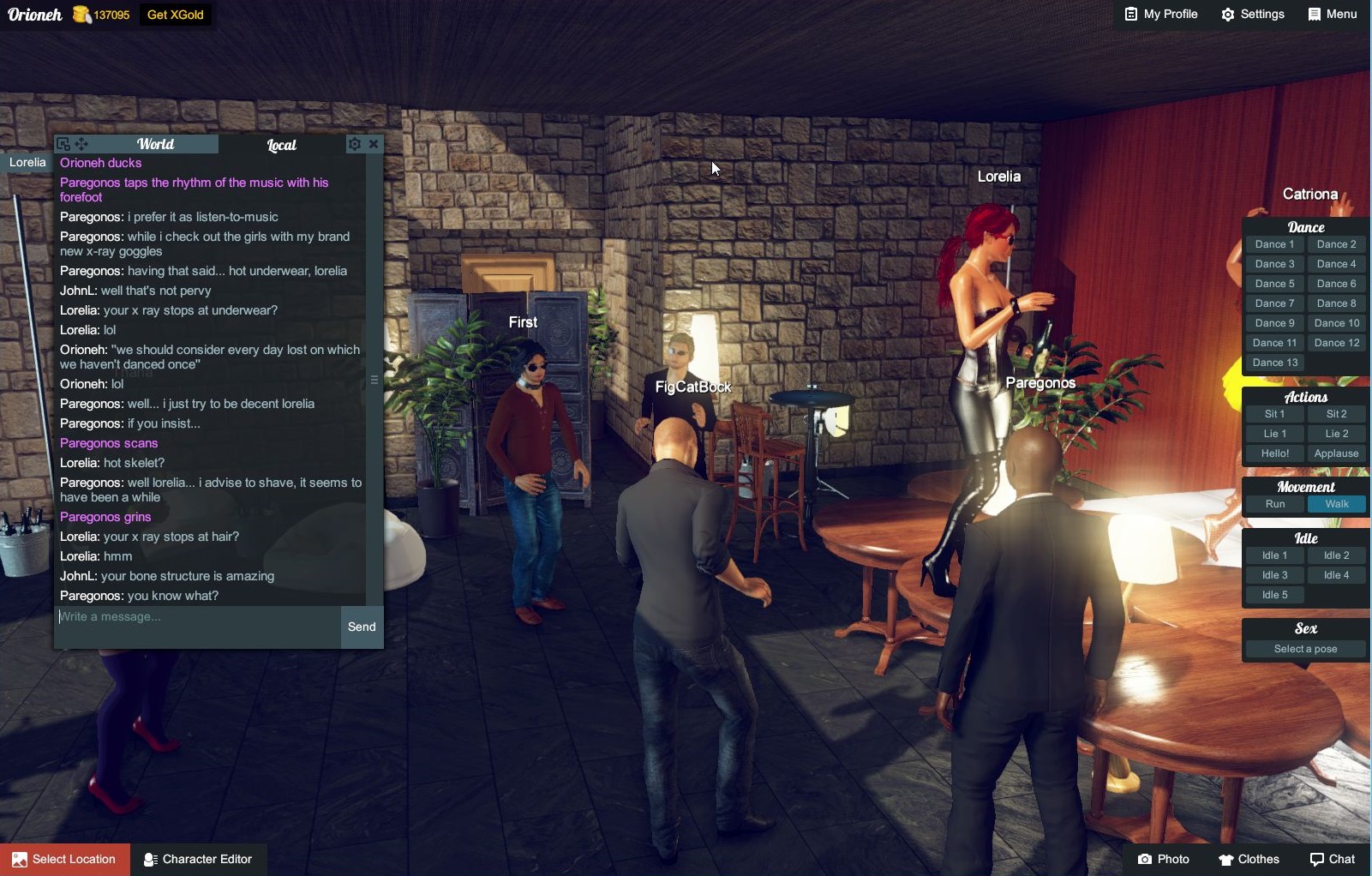Choose the Dance 13 animation
This screenshot has height=876, width=1372.
1274,363
